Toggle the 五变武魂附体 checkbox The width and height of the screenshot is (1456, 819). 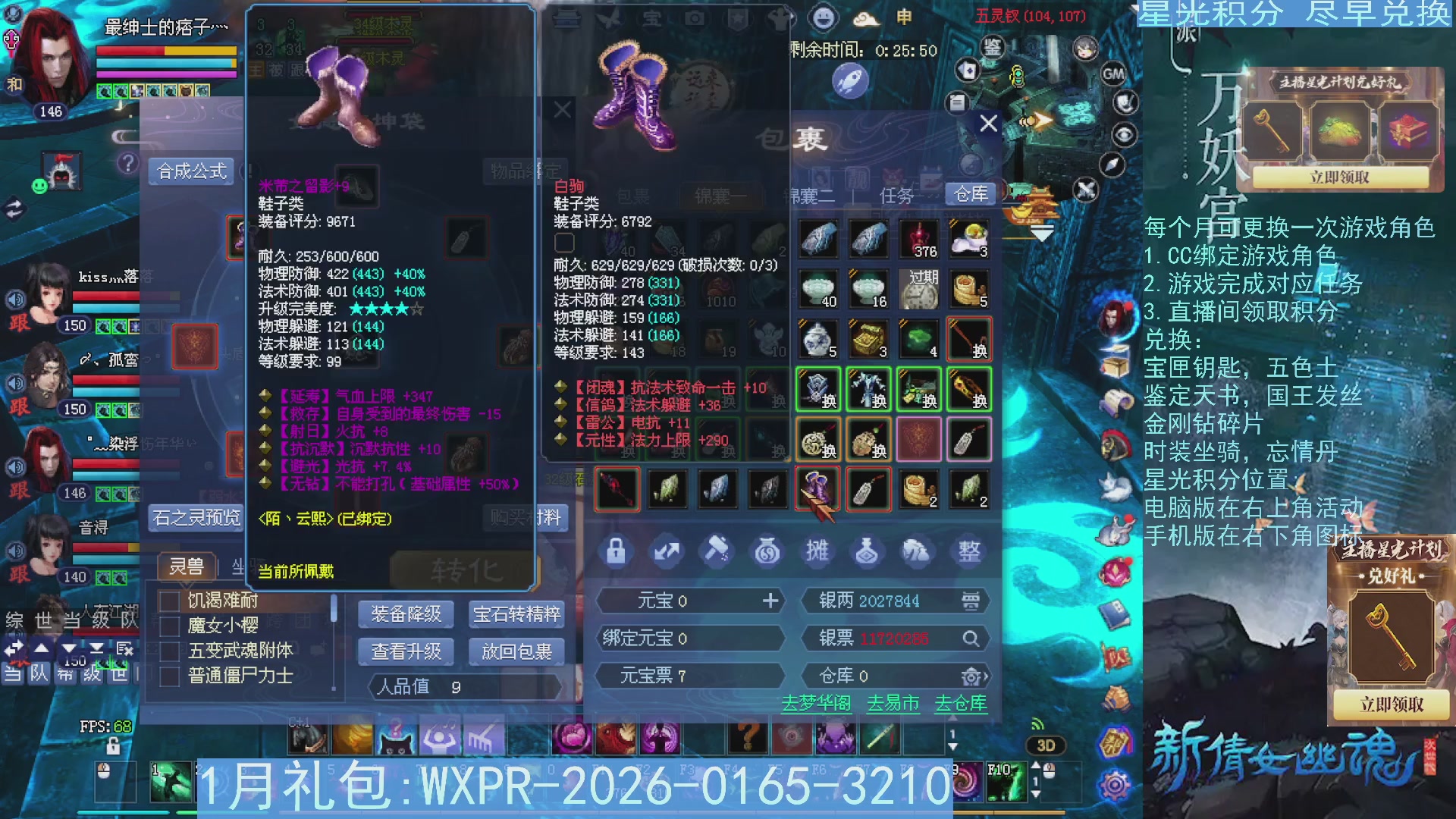point(168,651)
